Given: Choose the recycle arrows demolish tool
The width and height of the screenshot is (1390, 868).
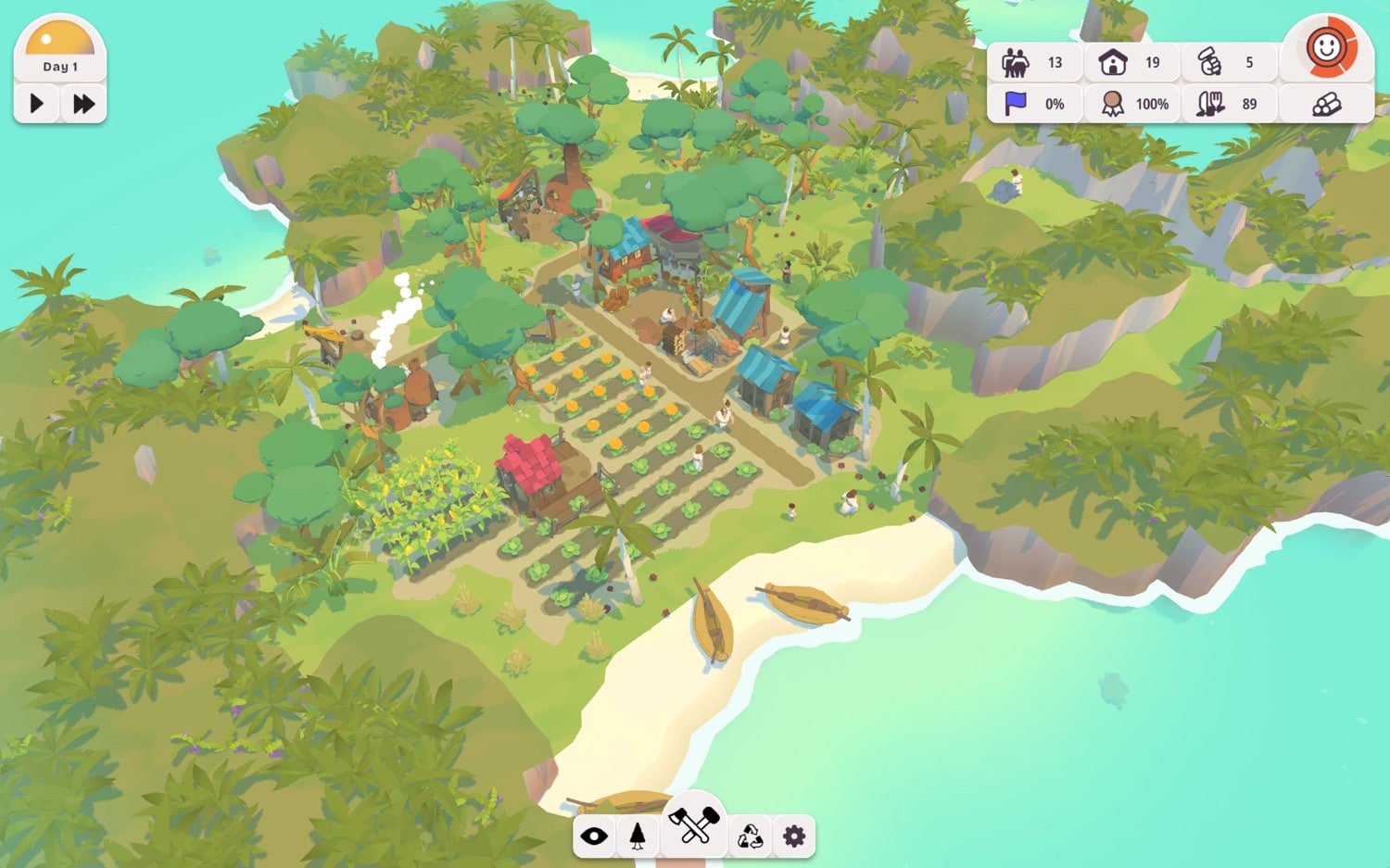Looking at the screenshot, I should [750, 837].
